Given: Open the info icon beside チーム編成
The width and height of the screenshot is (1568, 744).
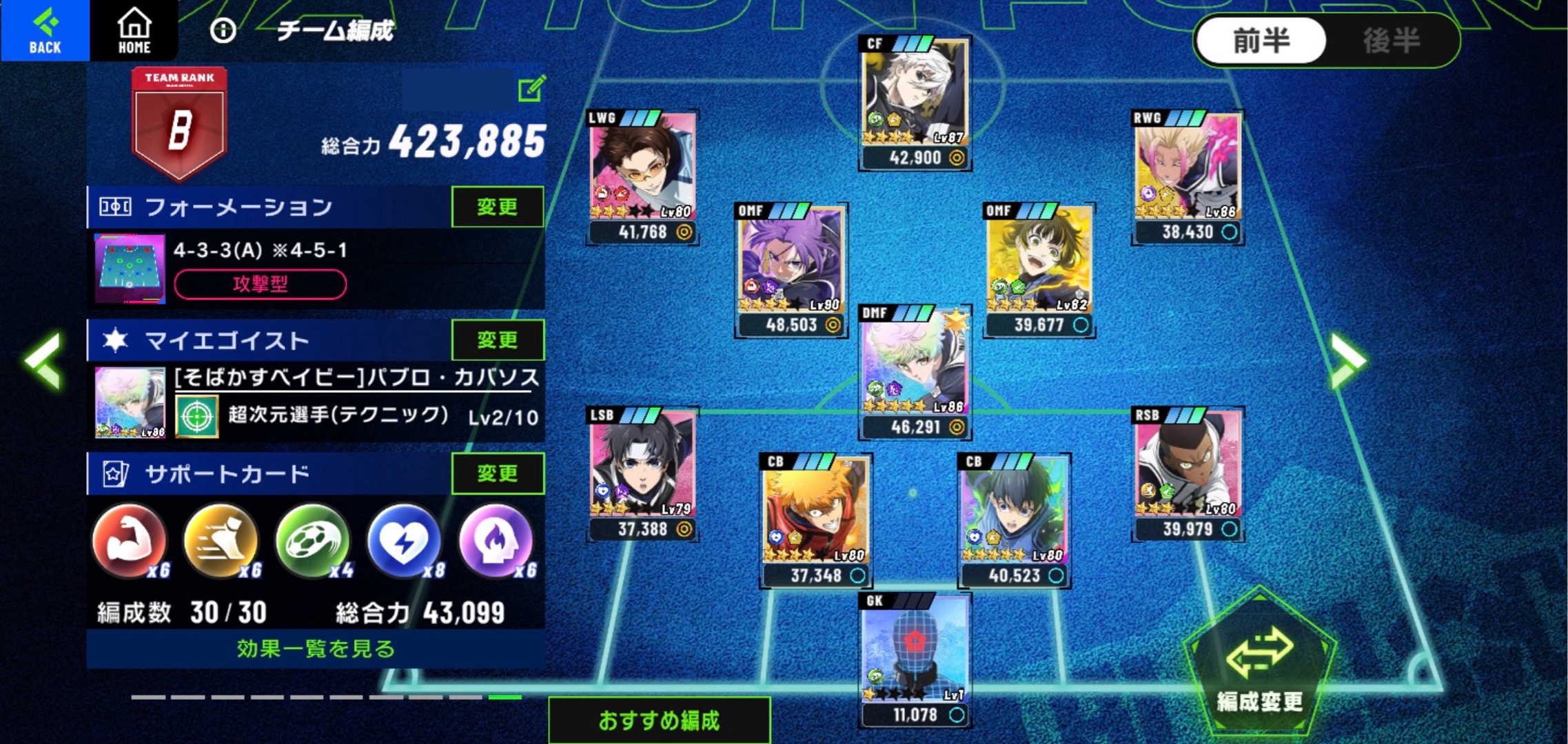Looking at the screenshot, I should tap(223, 30).
